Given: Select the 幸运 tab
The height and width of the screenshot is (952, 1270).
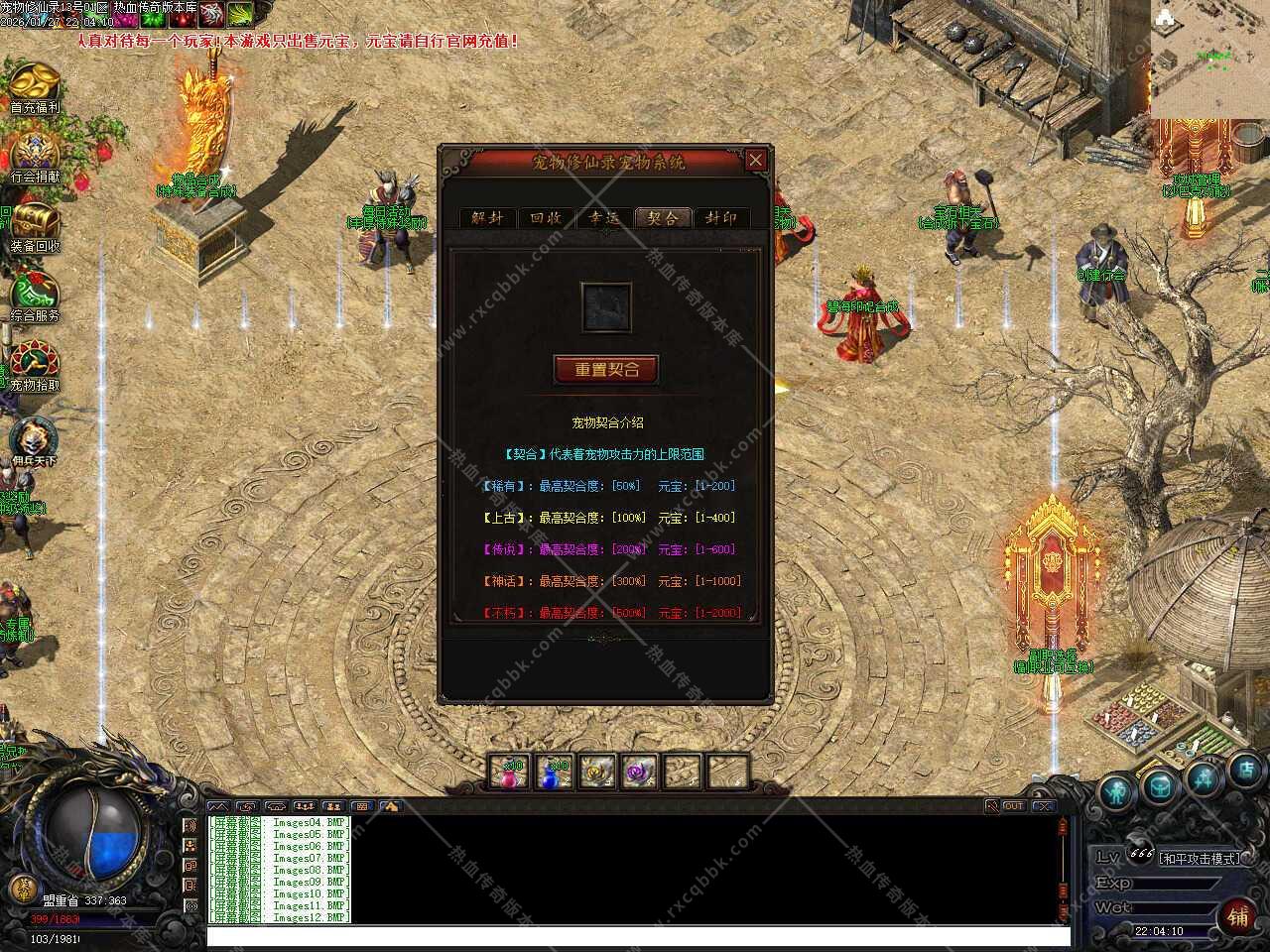Looking at the screenshot, I should pyautogui.click(x=604, y=218).
